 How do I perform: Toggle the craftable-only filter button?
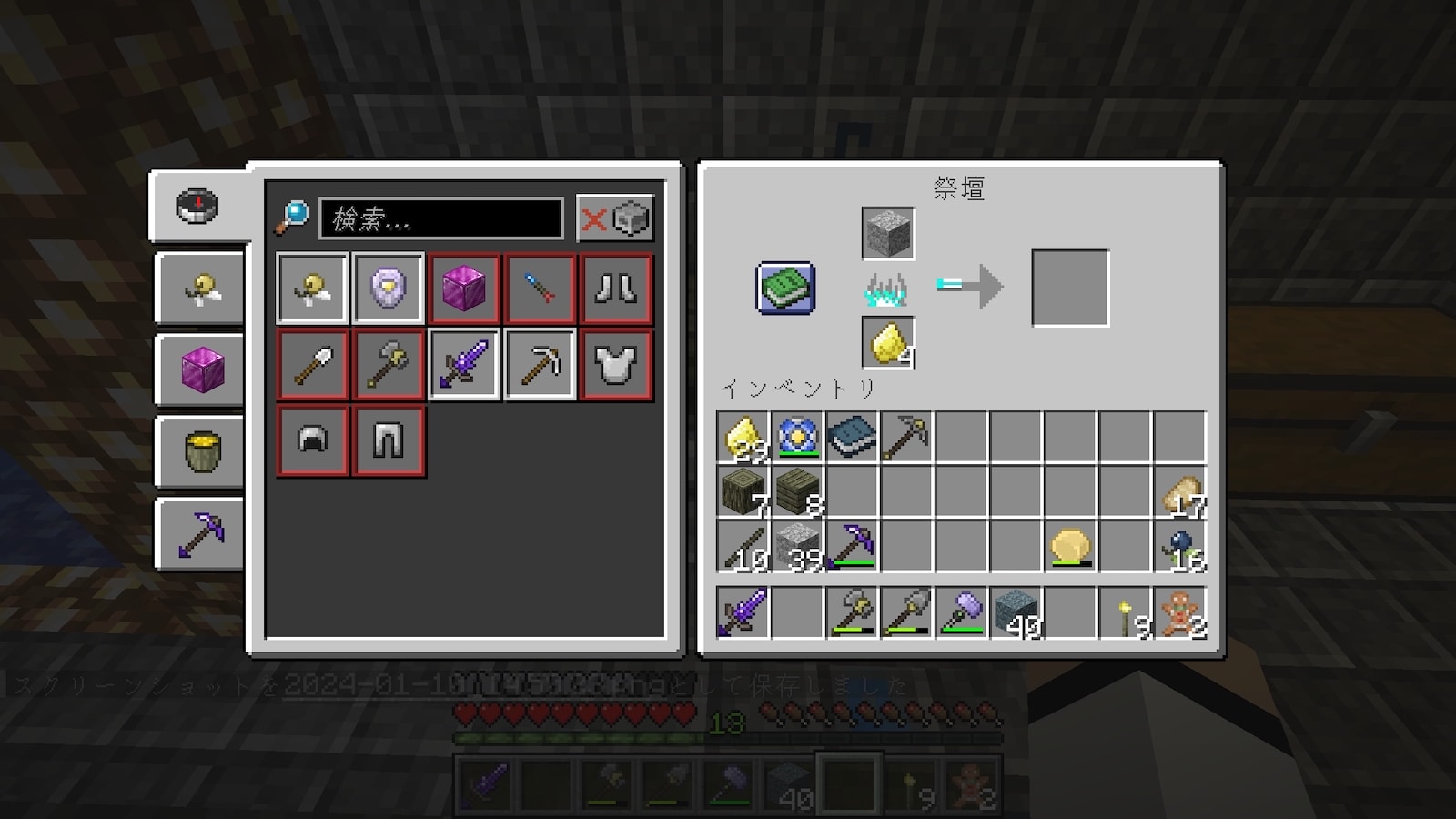615,218
